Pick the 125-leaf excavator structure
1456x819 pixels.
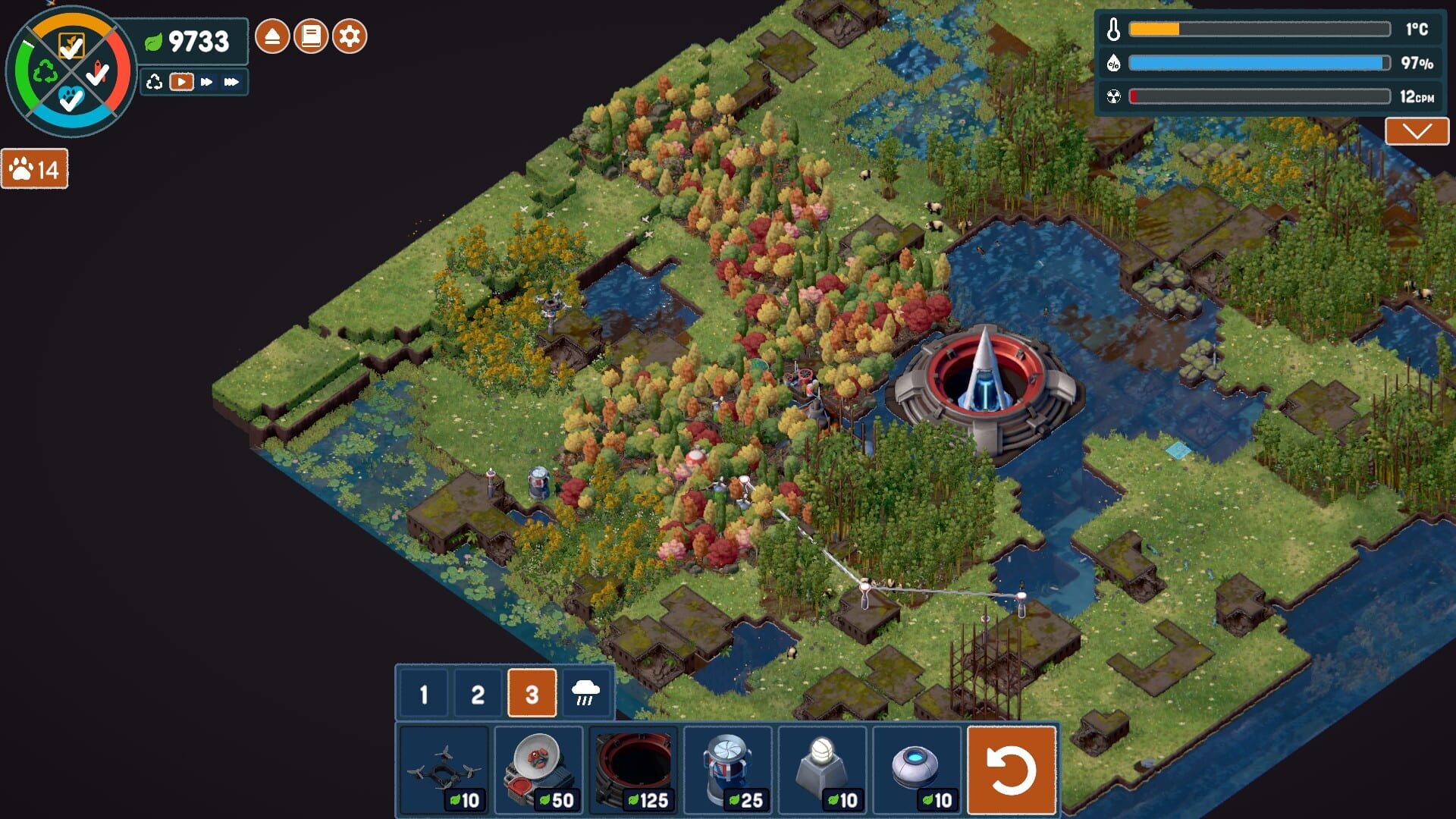[x=633, y=766]
